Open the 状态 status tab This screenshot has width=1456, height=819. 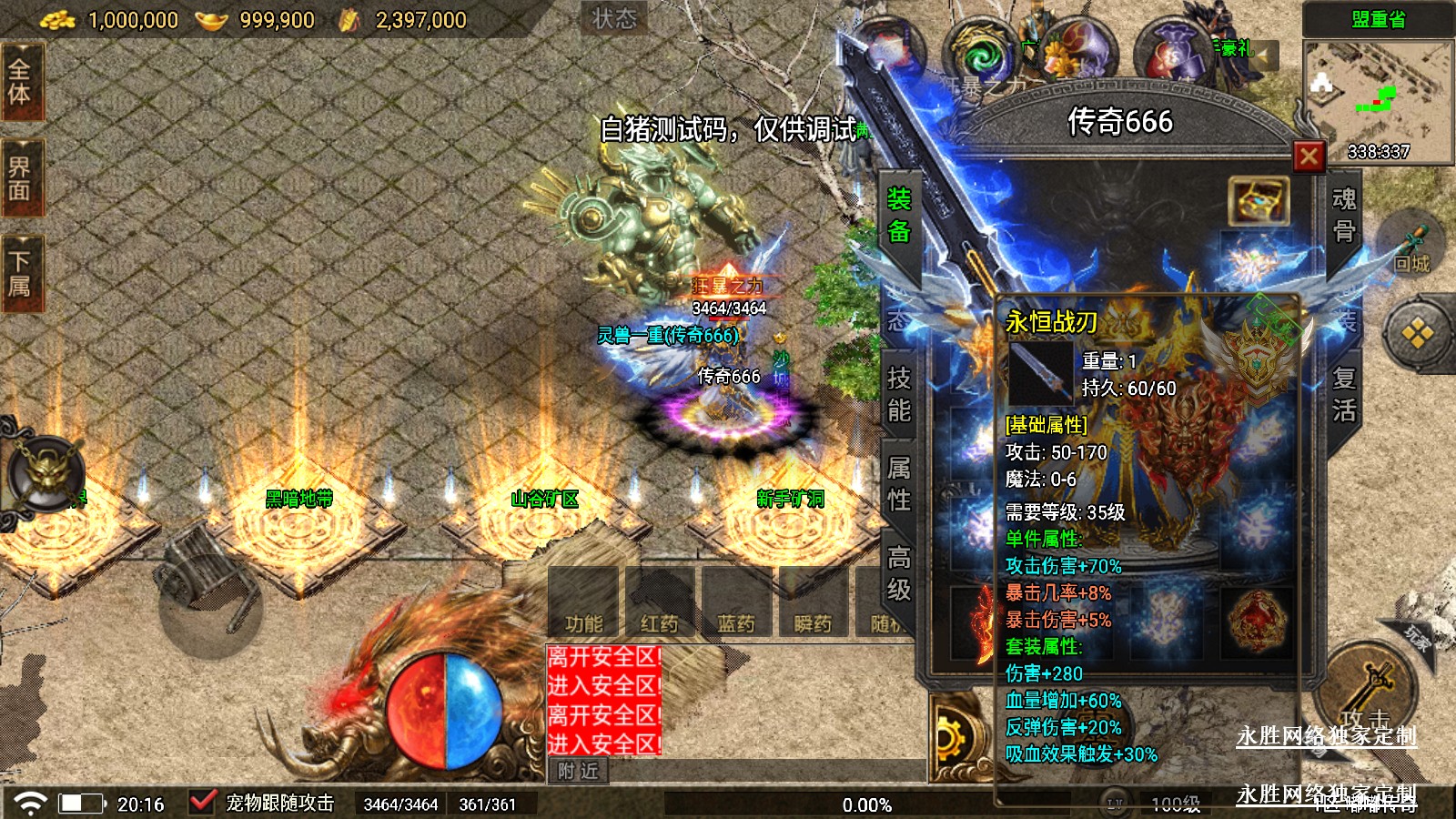[x=614, y=18]
